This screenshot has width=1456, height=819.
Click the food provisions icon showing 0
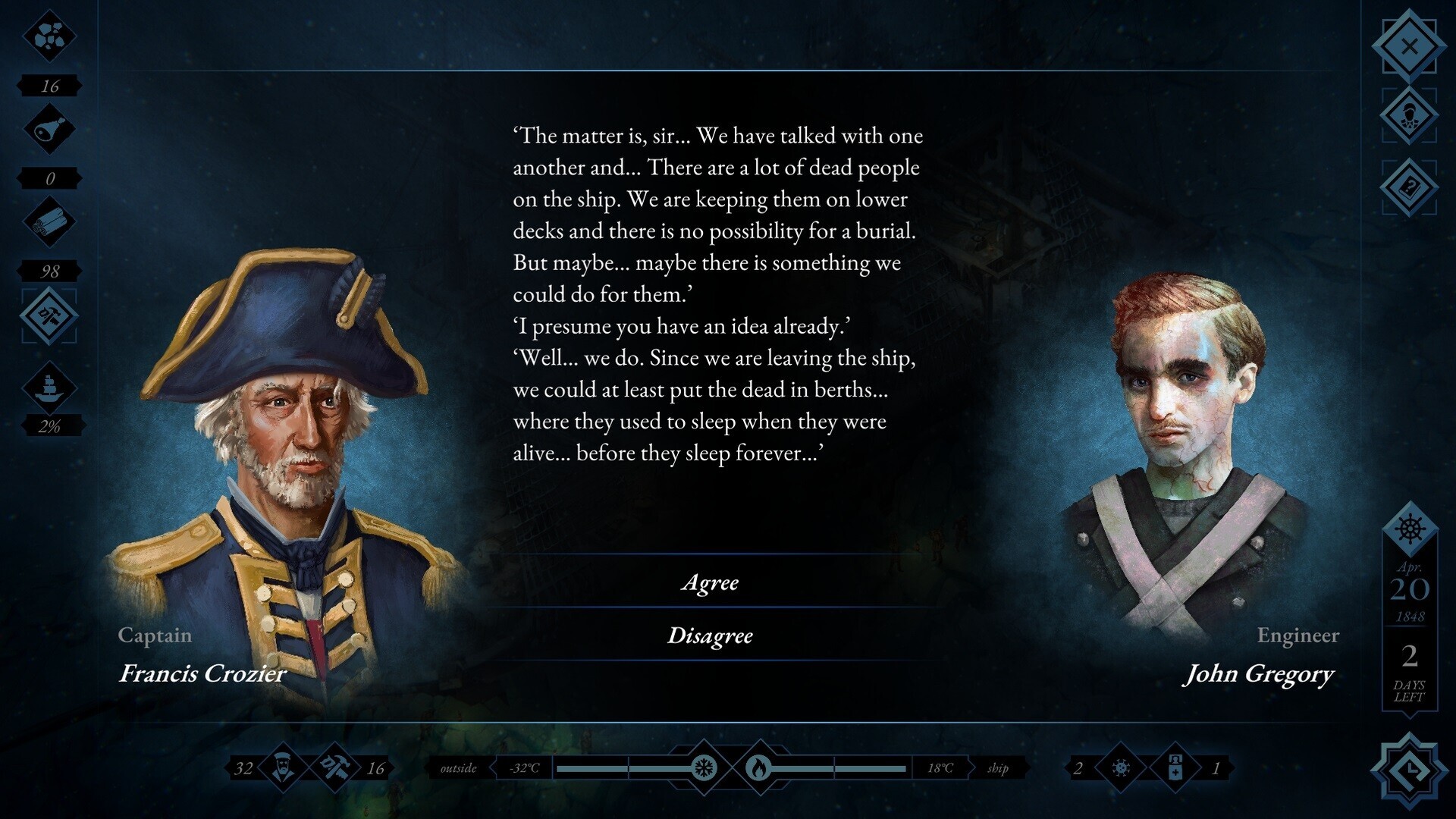click(49, 129)
